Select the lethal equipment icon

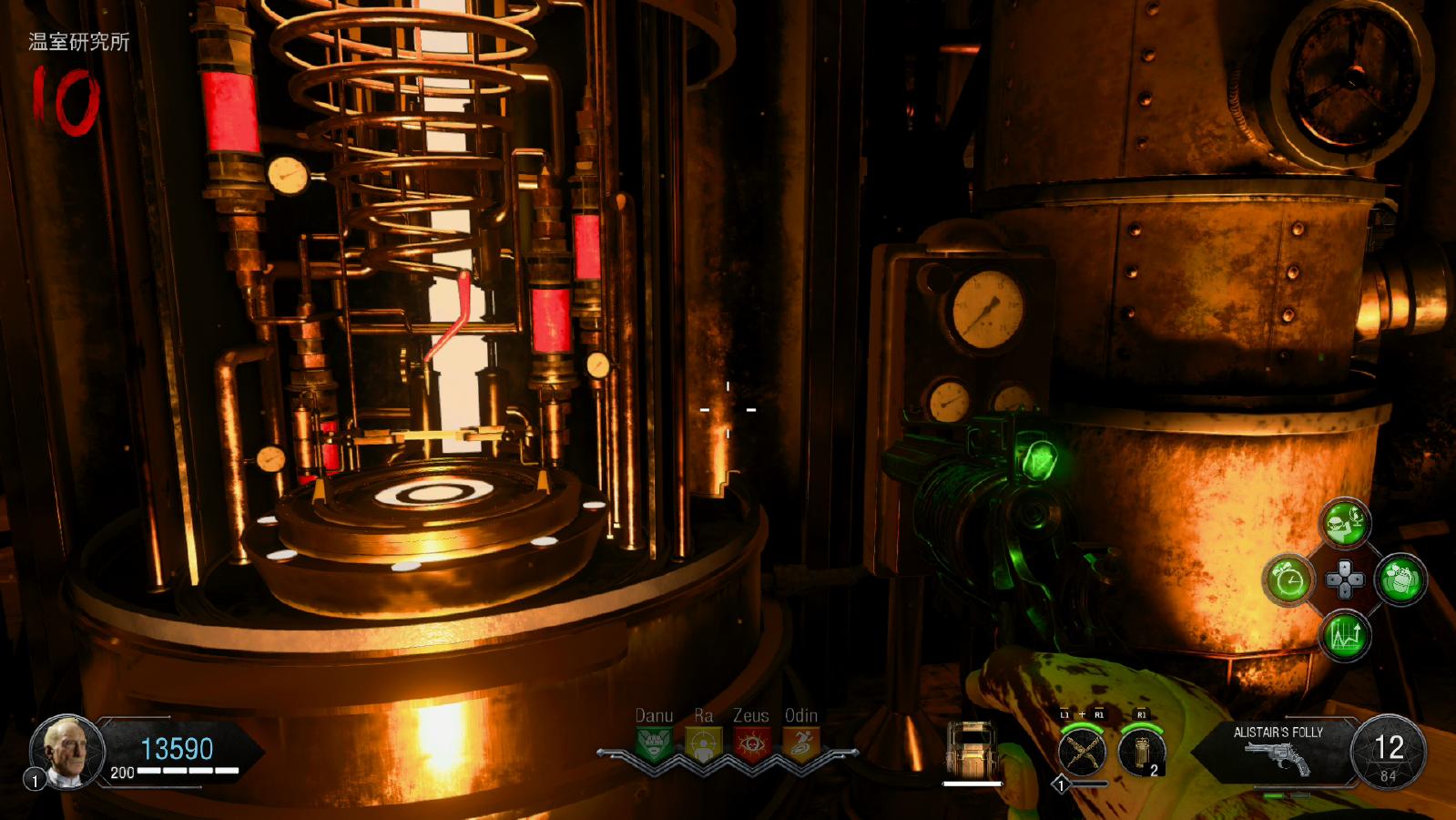pos(1142,753)
